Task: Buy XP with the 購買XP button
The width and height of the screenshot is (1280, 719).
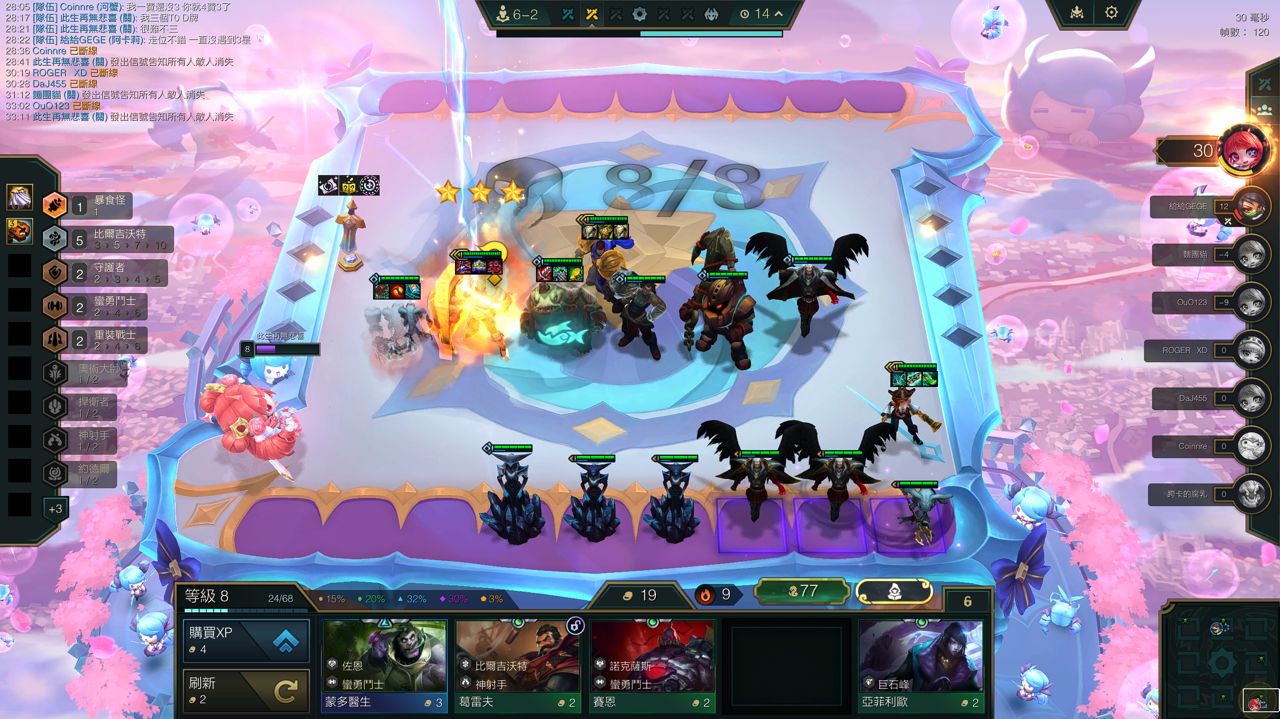Action: 245,640
